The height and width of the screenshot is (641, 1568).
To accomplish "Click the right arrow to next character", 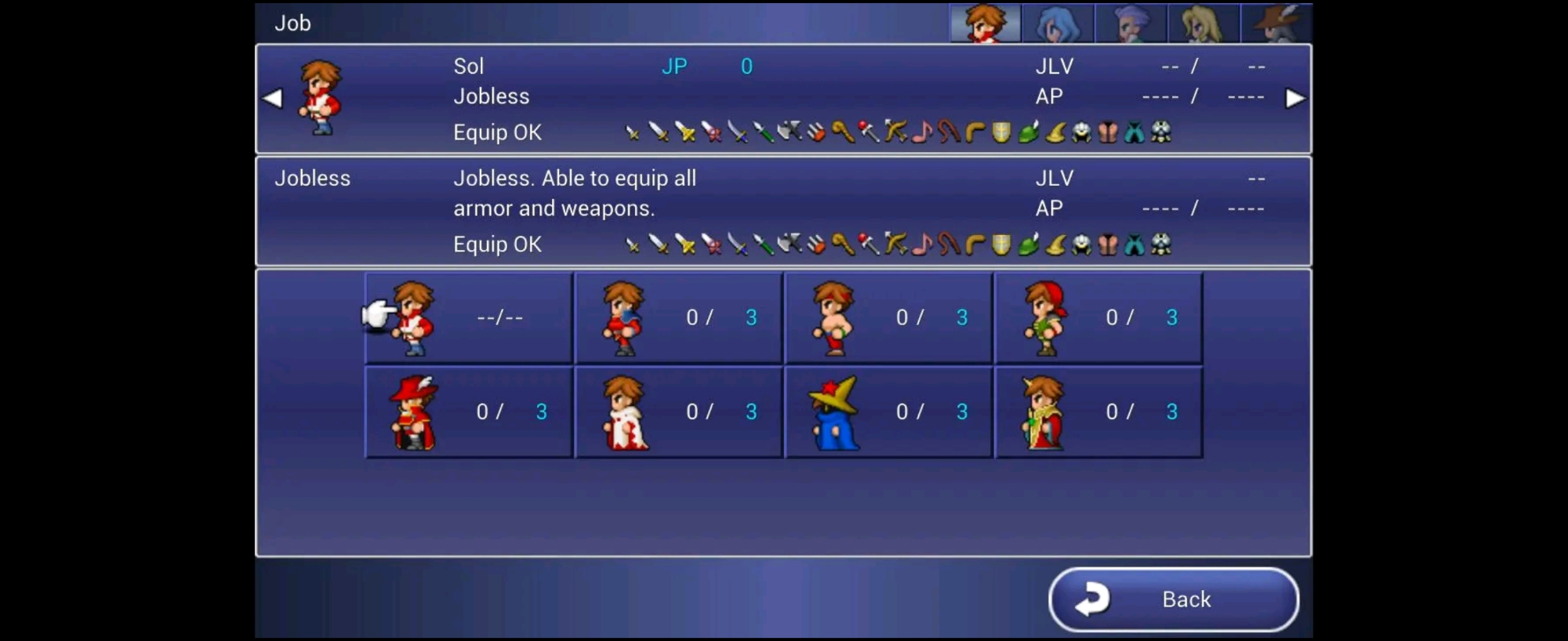I will pyautogui.click(x=1294, y=99).
